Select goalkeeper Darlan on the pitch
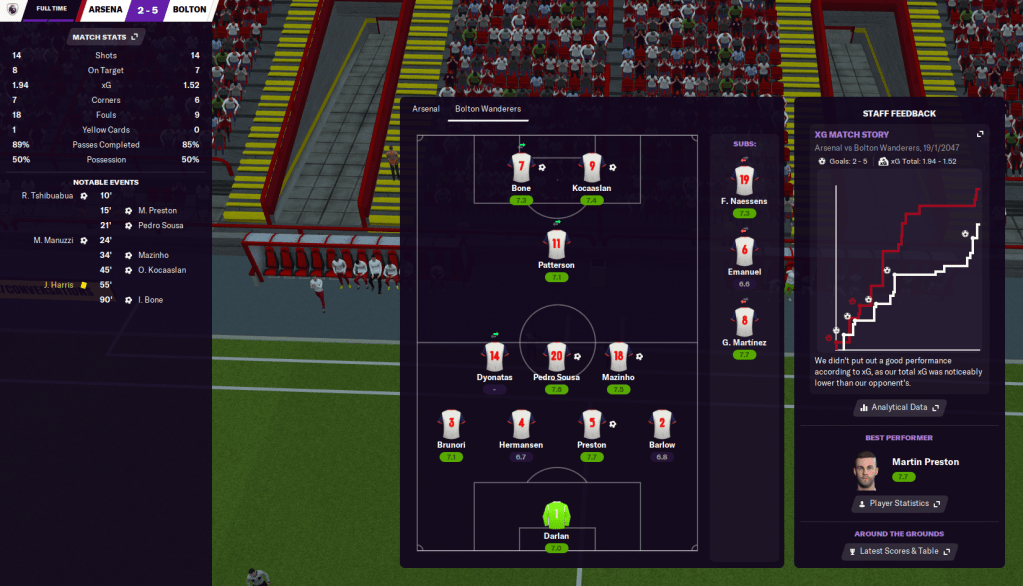 click(556, 516)
